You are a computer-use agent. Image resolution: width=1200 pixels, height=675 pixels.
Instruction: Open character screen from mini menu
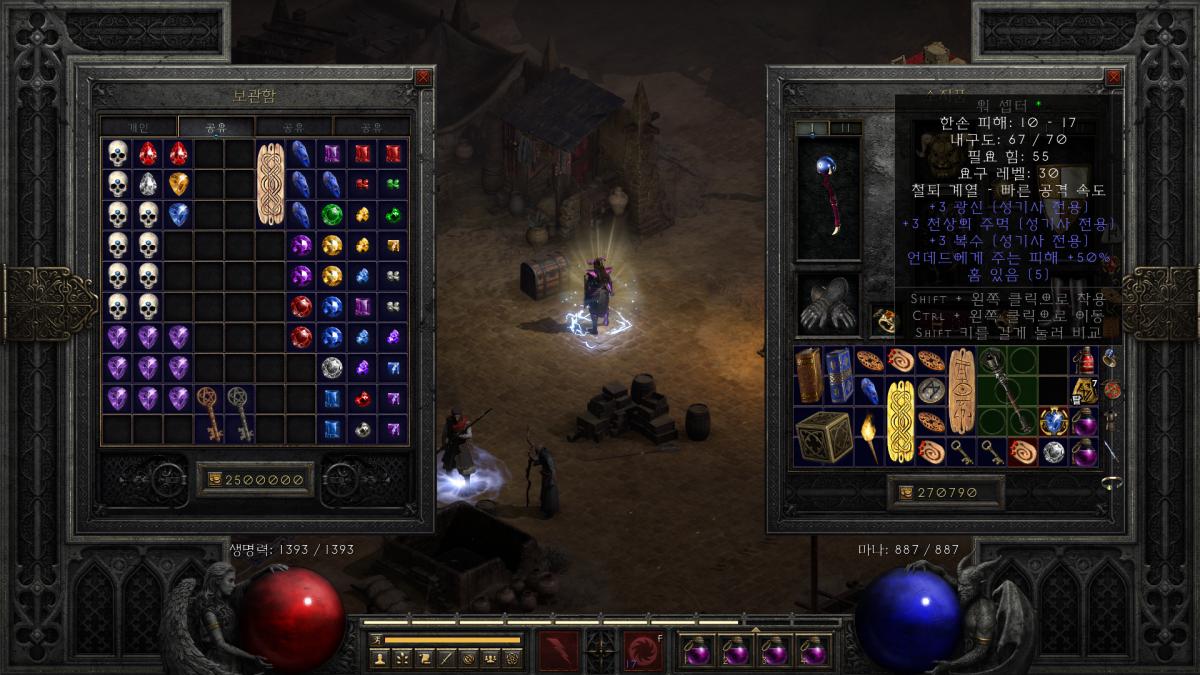pos(379,658)
